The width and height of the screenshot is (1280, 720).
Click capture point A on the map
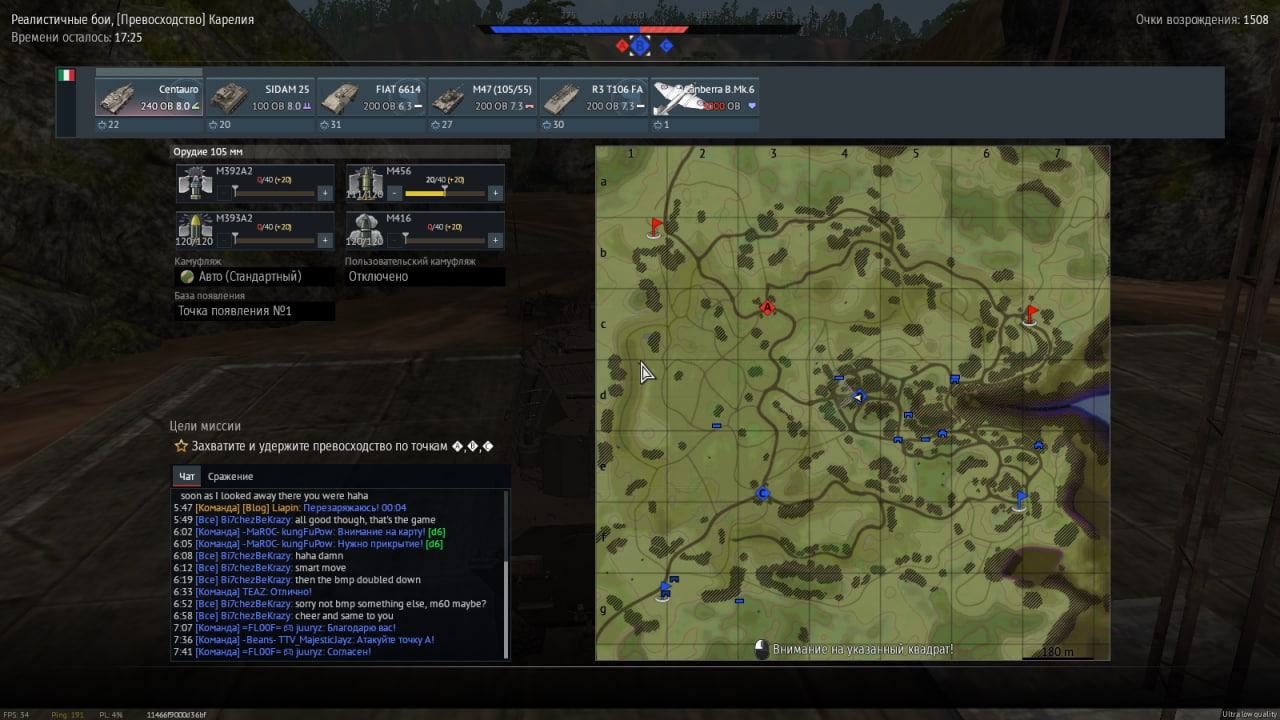[767, 308]
